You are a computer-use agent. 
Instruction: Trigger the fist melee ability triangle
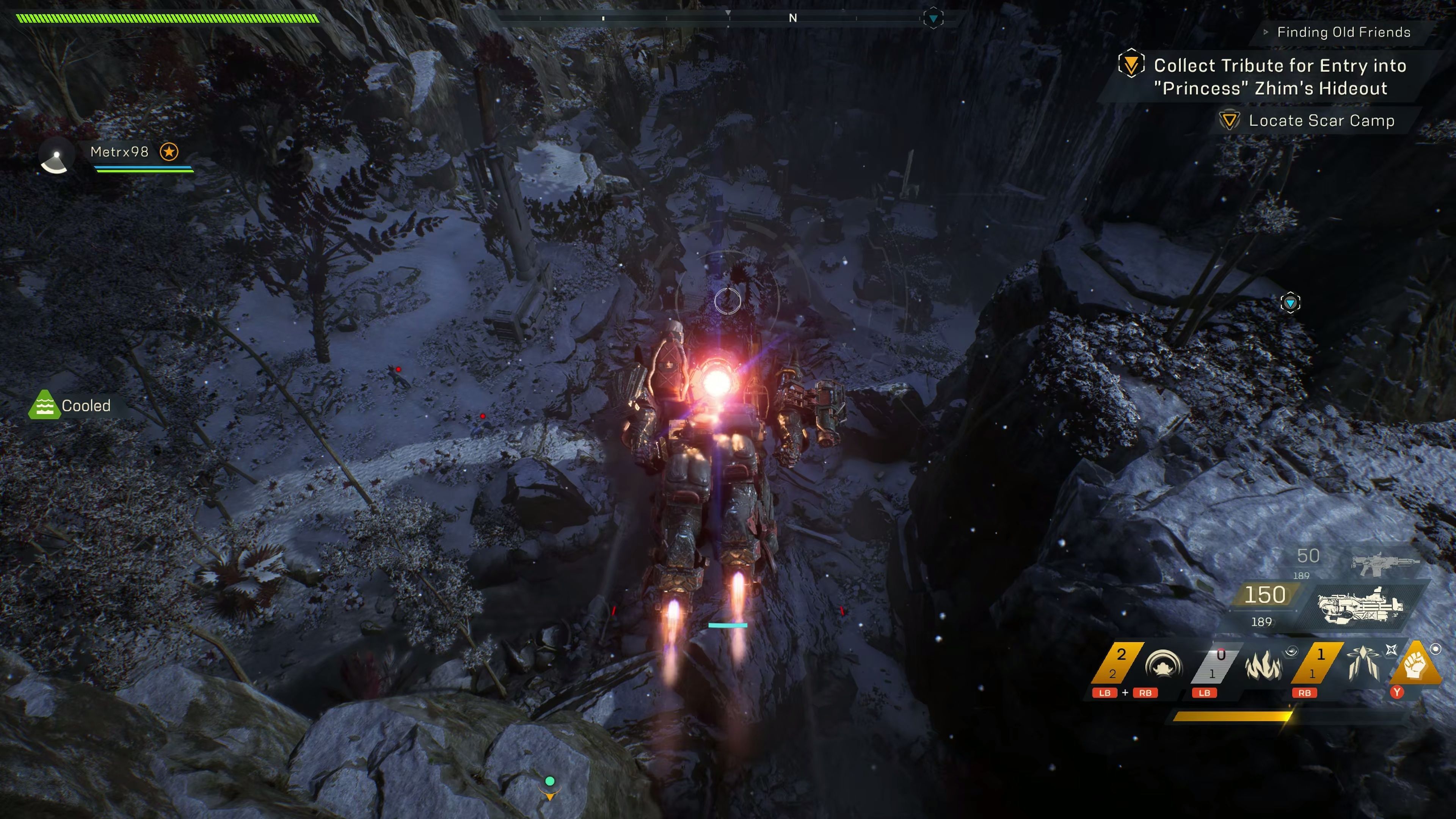(x=1415, y=665)
